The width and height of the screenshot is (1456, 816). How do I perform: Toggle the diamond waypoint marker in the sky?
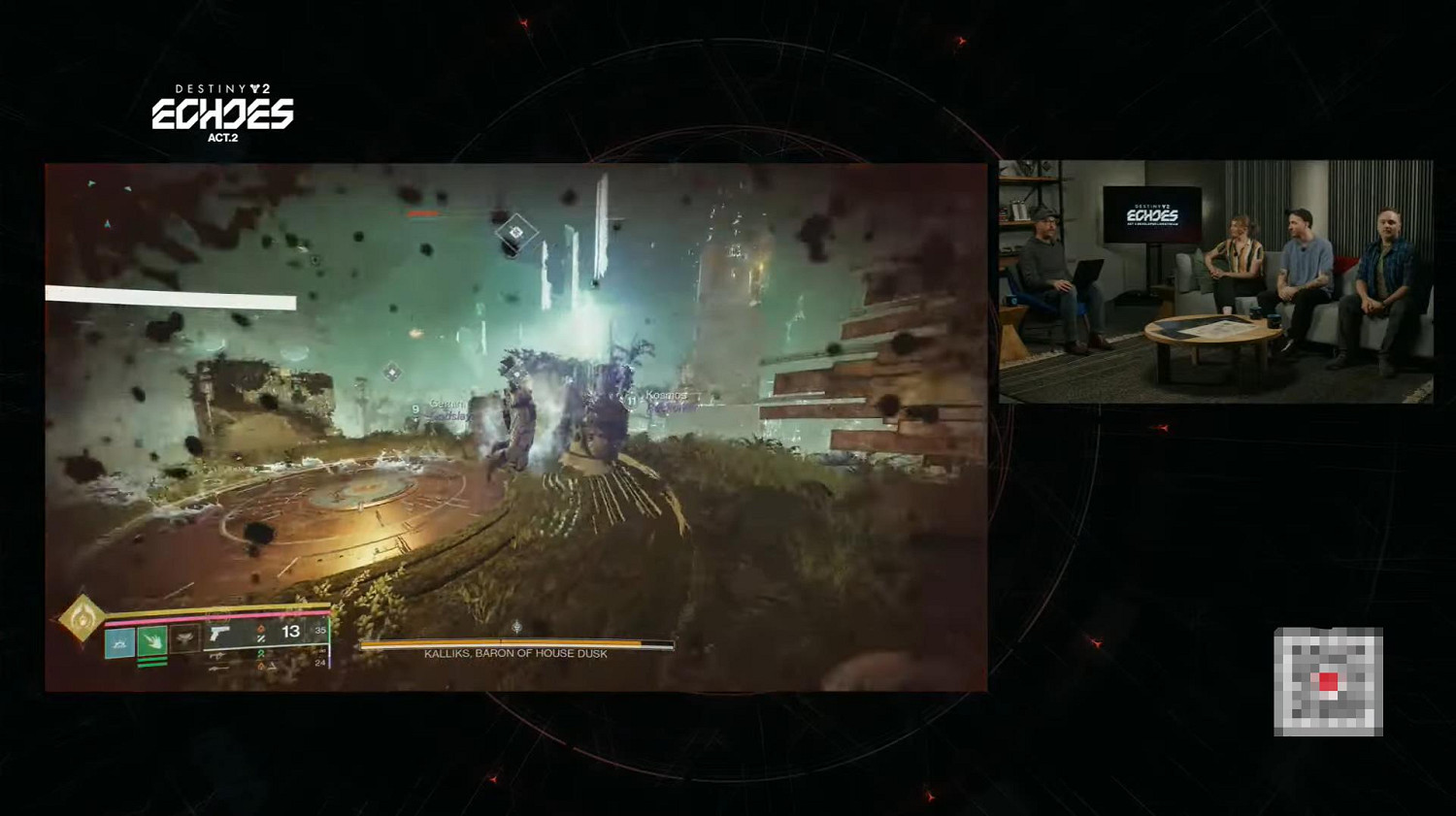pyautogui.click(x=519, y=233)
